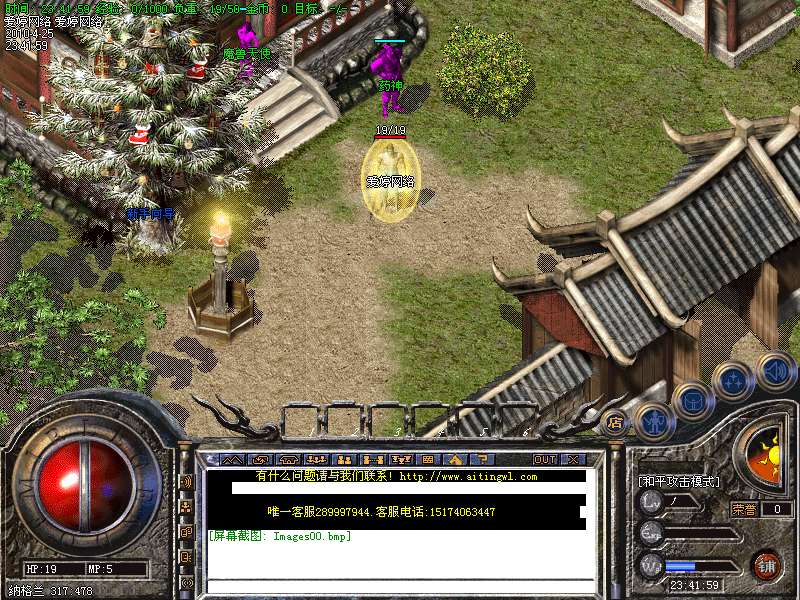
Task: Open the skills sparkle round button
Action: pyautogui.click(x=733, y=380)
